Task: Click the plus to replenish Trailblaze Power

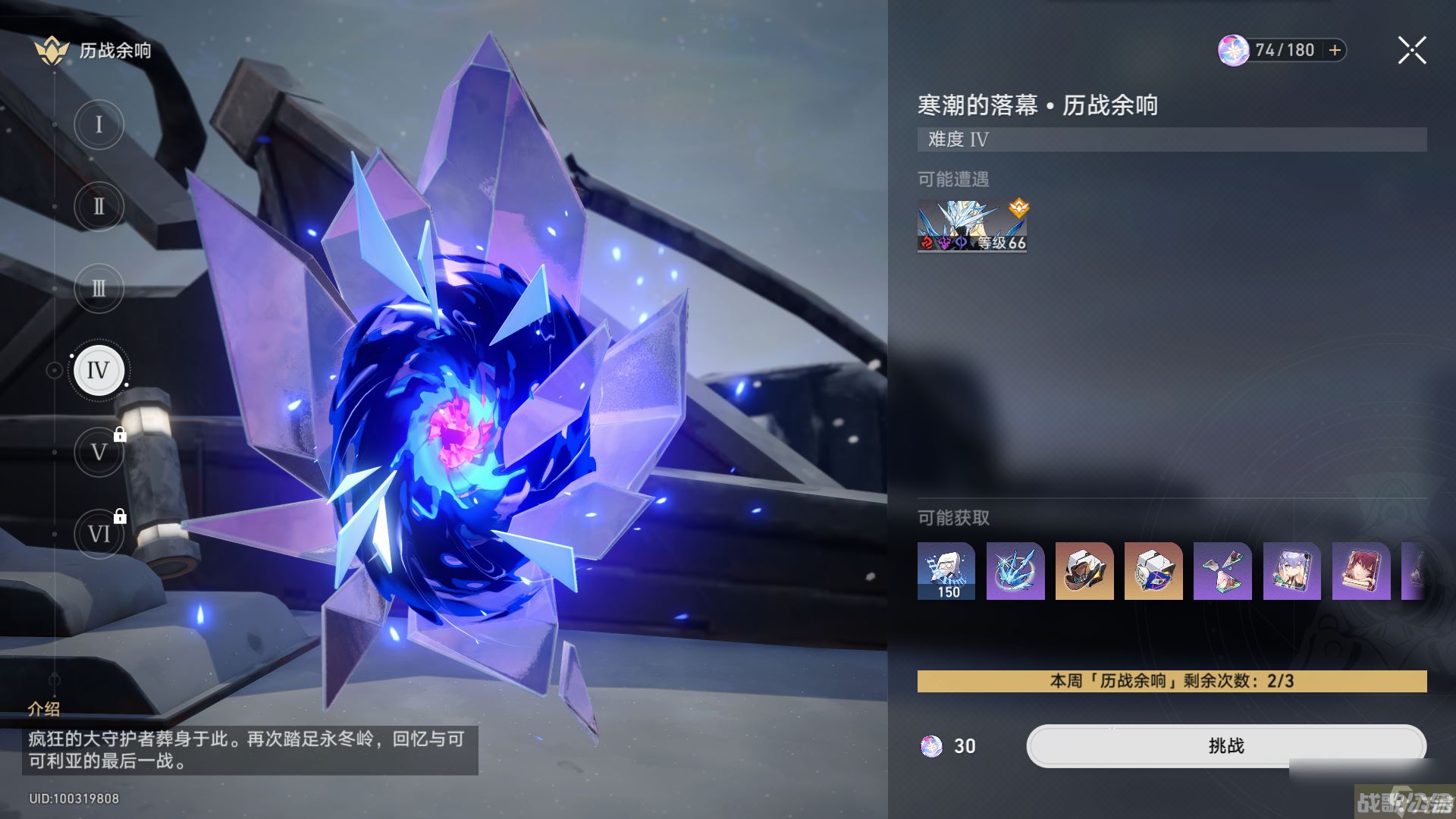Action: click(x=1333, y=50)
